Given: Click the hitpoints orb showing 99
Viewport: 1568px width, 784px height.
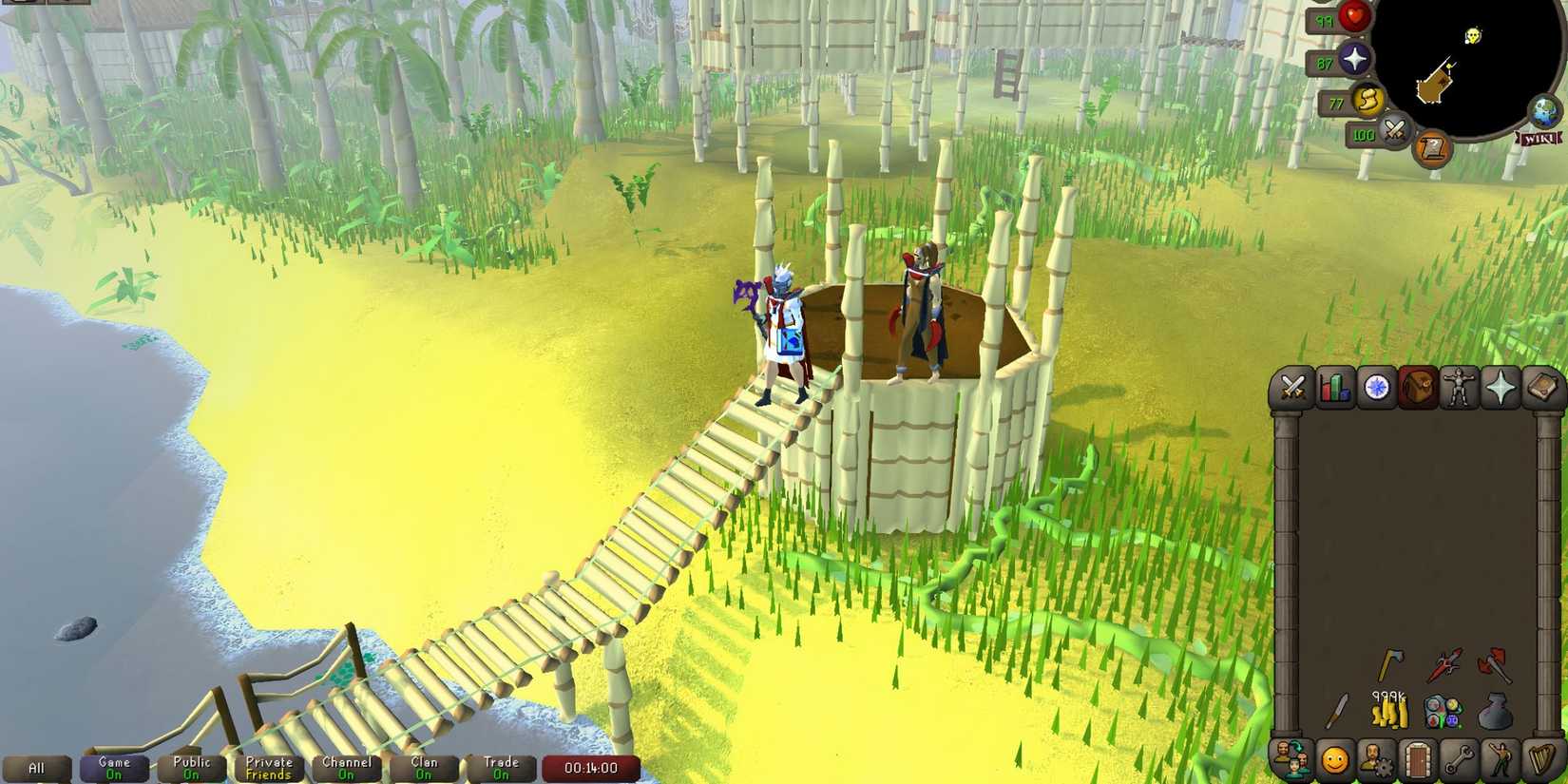Looking at the screenshot, I should (1357, 17).
